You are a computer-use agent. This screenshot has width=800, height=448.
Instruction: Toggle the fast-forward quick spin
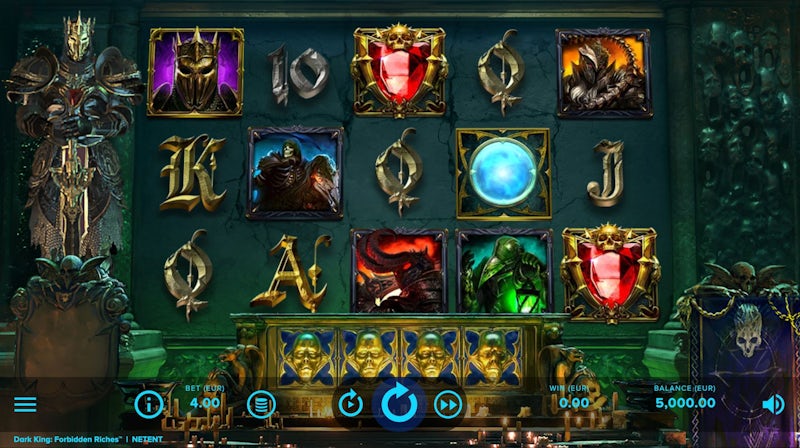pyautogui.click(x=448, y=404)
